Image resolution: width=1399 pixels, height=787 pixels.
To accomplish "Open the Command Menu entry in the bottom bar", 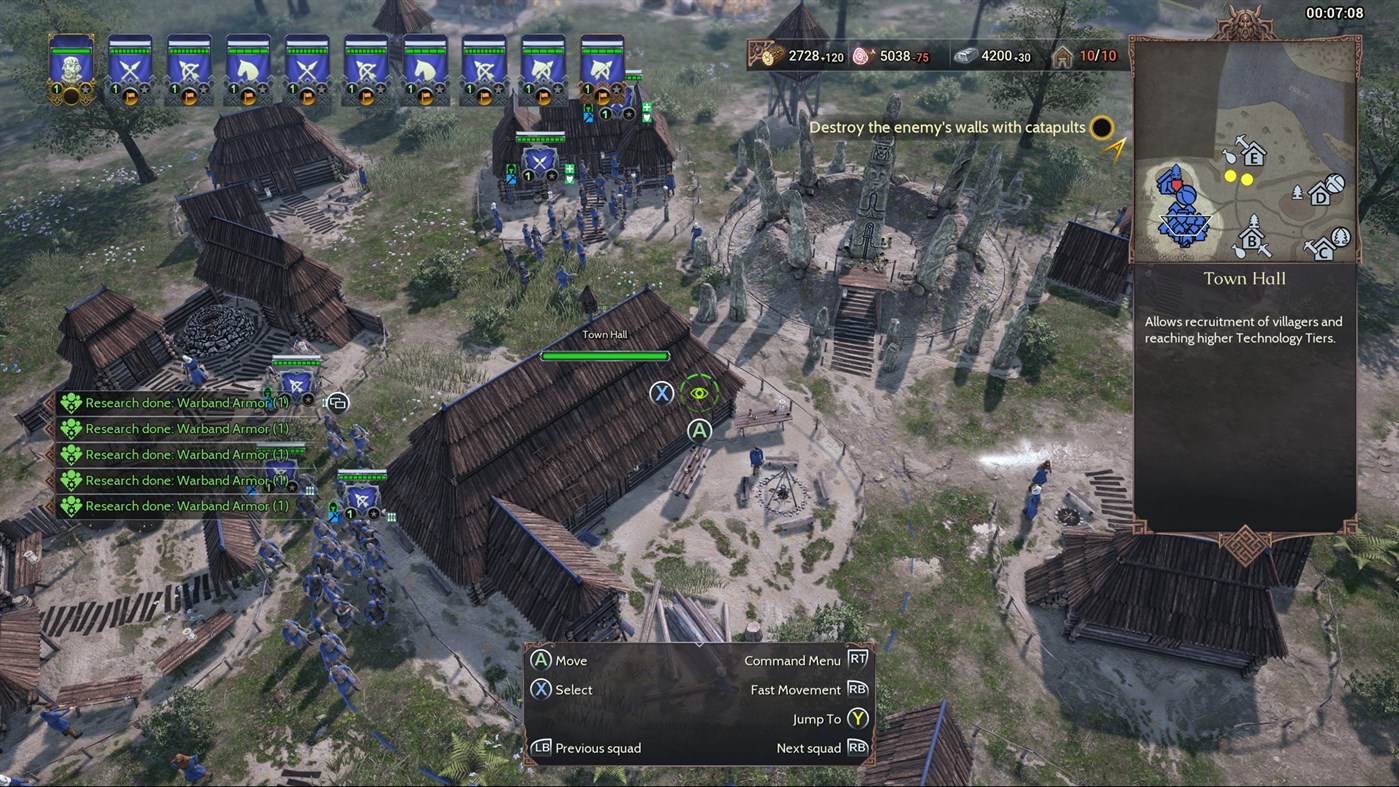I will 793,660.
